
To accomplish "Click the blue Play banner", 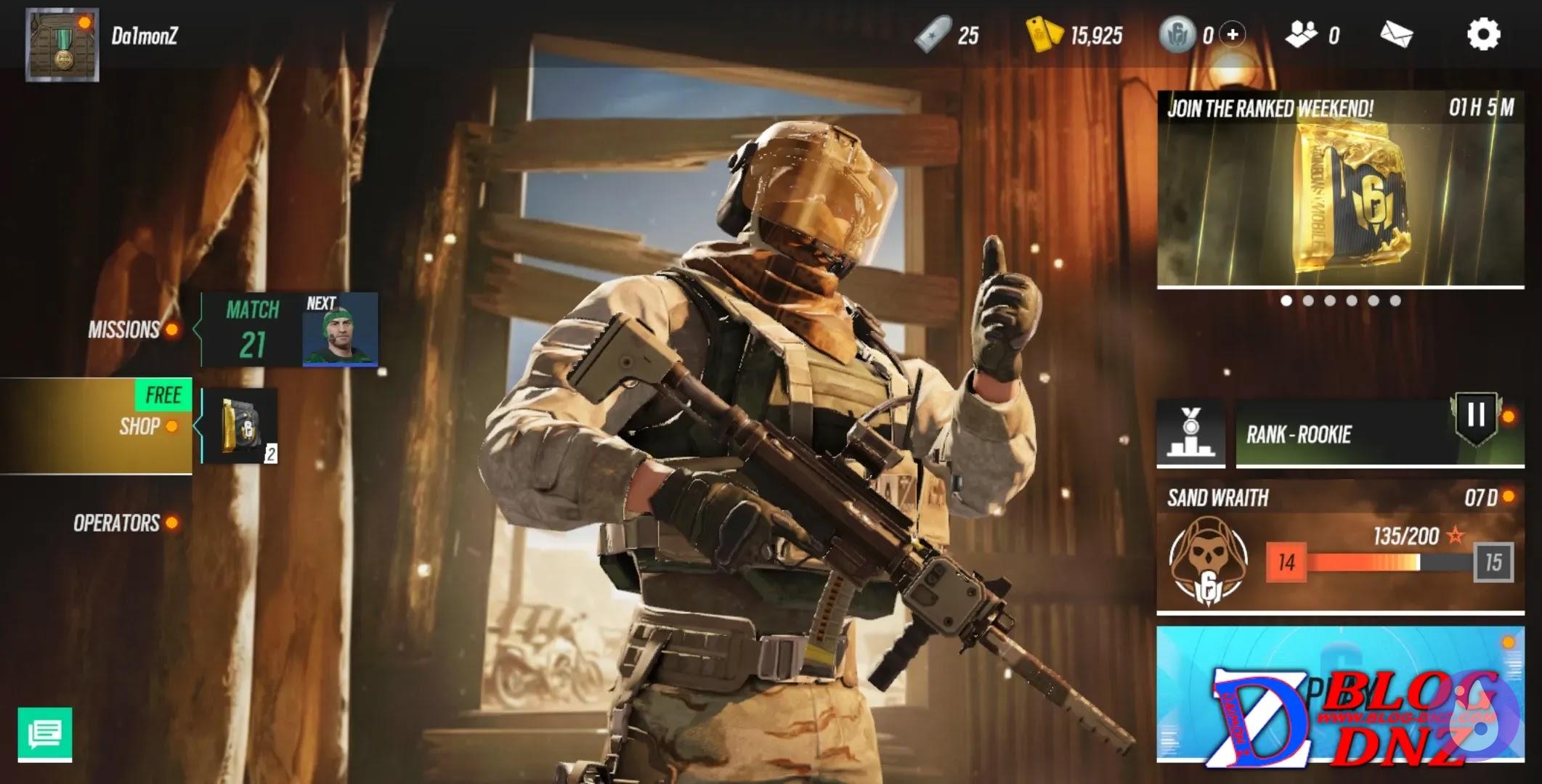I will point(1340,693).
